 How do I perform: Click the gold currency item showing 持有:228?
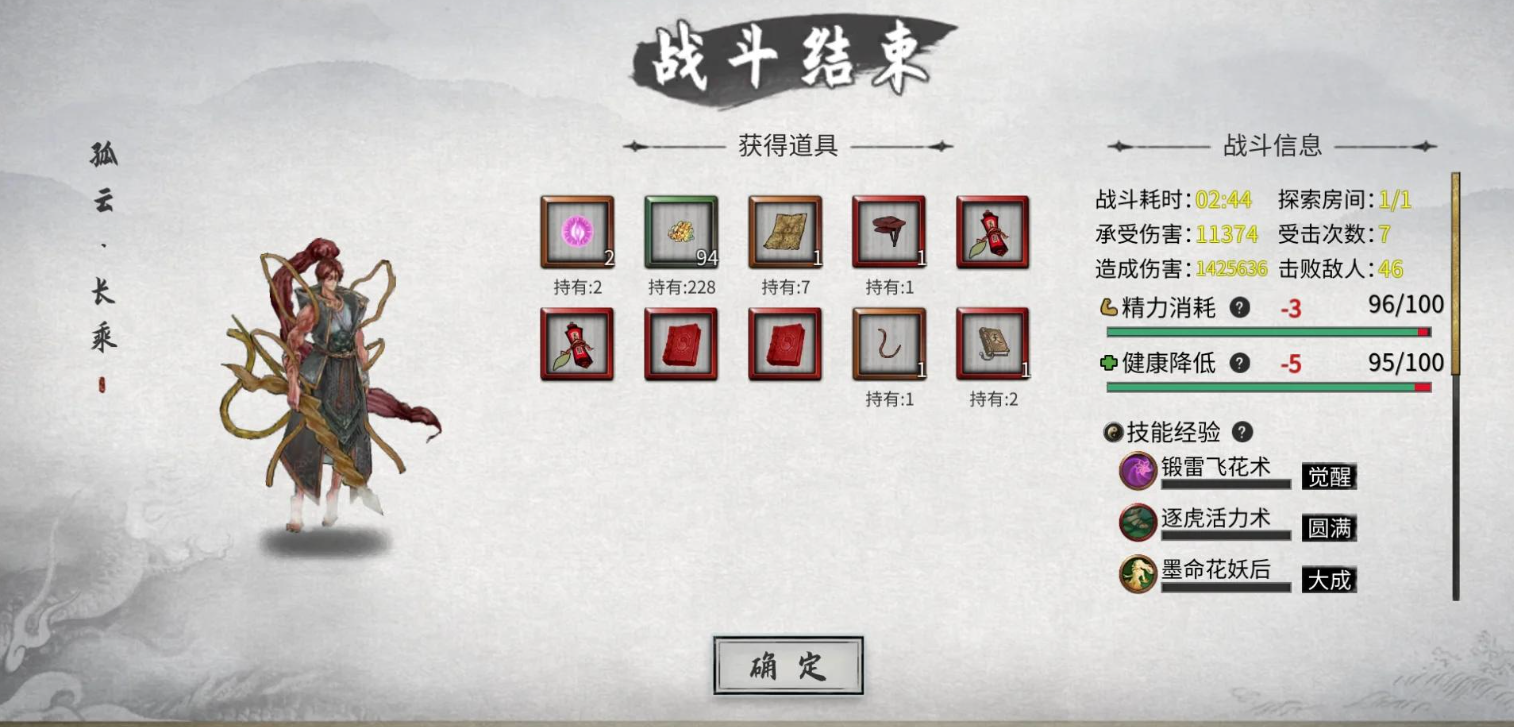(681, 231)
